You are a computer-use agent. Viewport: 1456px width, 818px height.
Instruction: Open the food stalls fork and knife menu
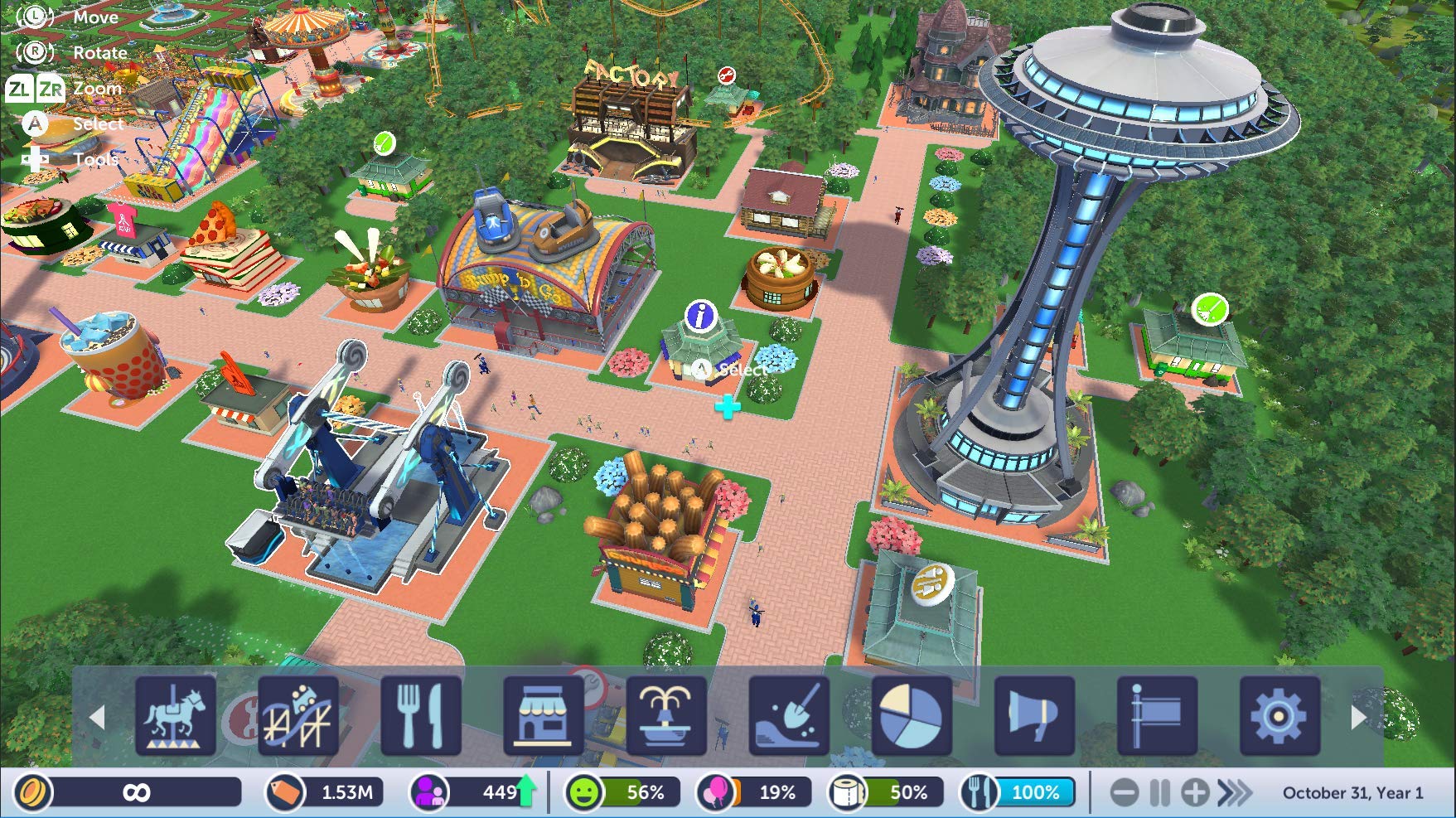coord(421,715)
